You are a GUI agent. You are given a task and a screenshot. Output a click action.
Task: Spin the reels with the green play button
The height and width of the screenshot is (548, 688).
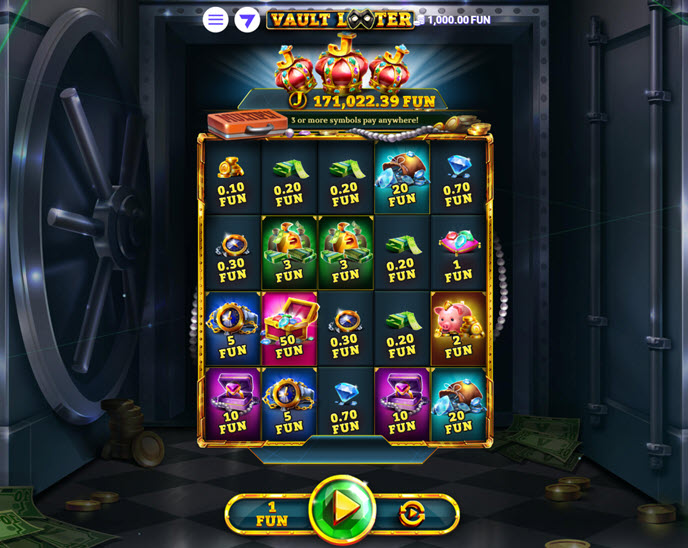tap(343, 509)
